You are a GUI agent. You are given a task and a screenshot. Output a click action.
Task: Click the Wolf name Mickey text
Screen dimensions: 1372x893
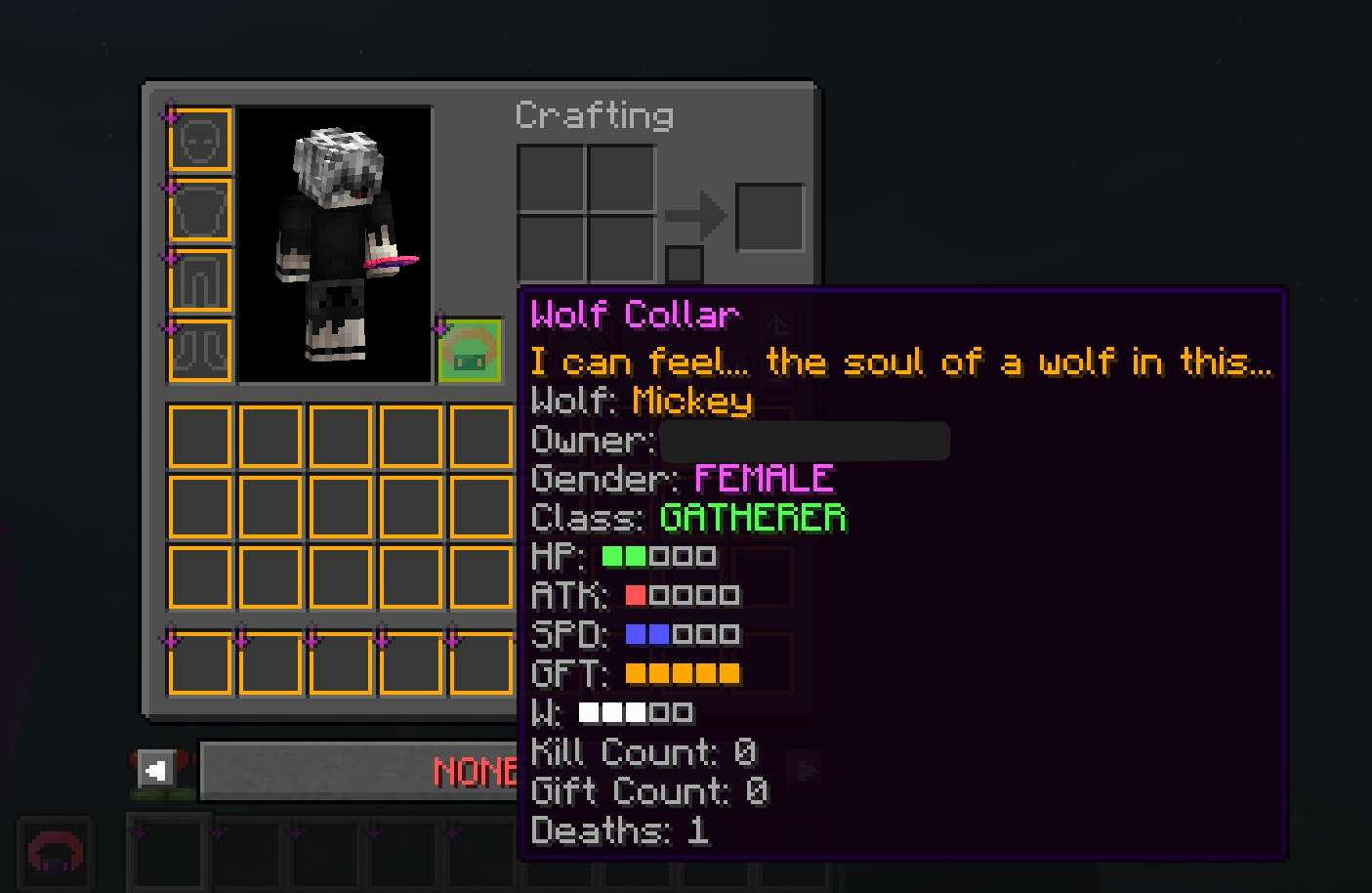point(693,401)
